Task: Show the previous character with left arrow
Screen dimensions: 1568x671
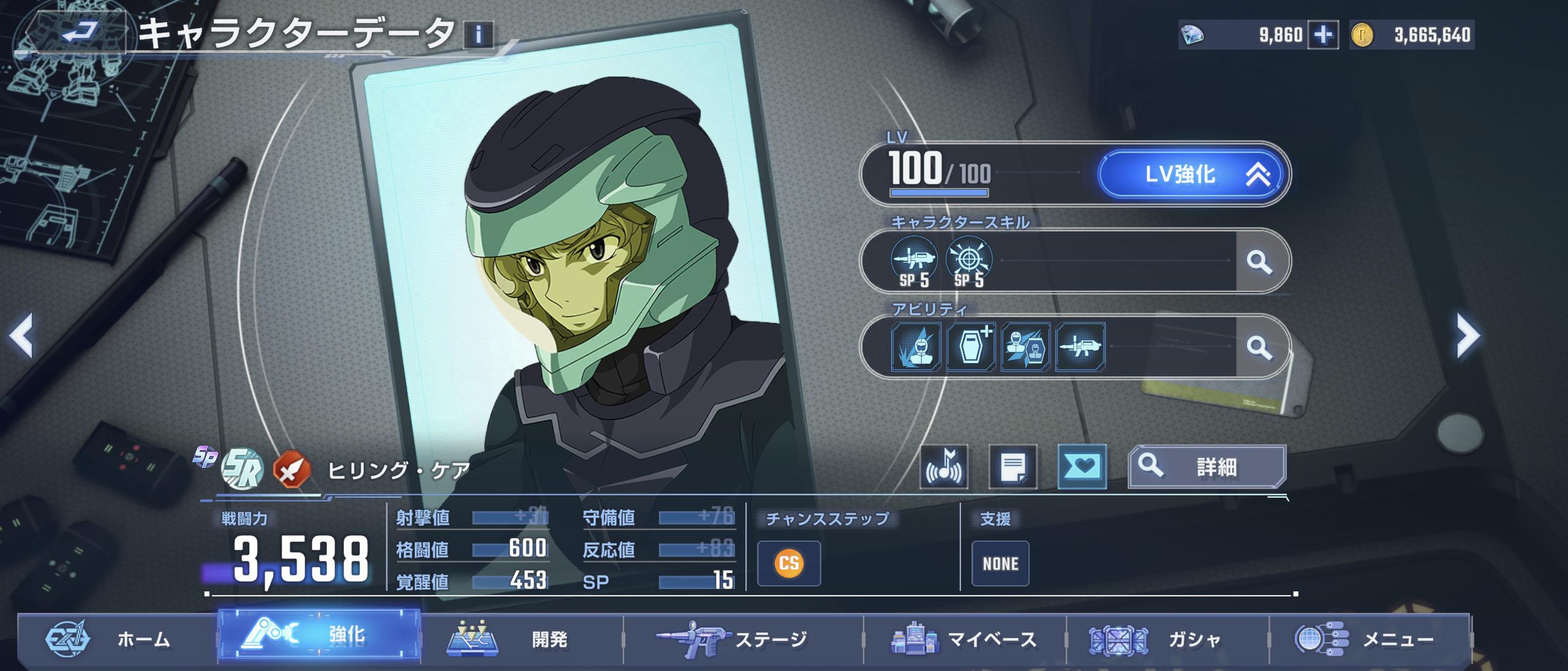Action: click(x=21, y=335)
